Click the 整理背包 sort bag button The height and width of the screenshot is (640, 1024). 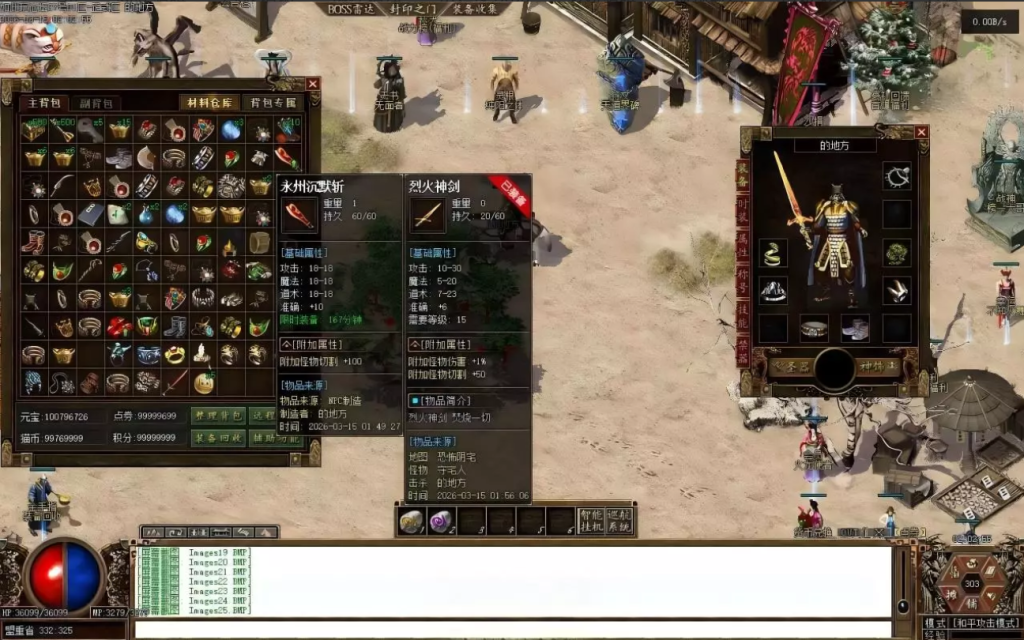(x=217, y=415)
